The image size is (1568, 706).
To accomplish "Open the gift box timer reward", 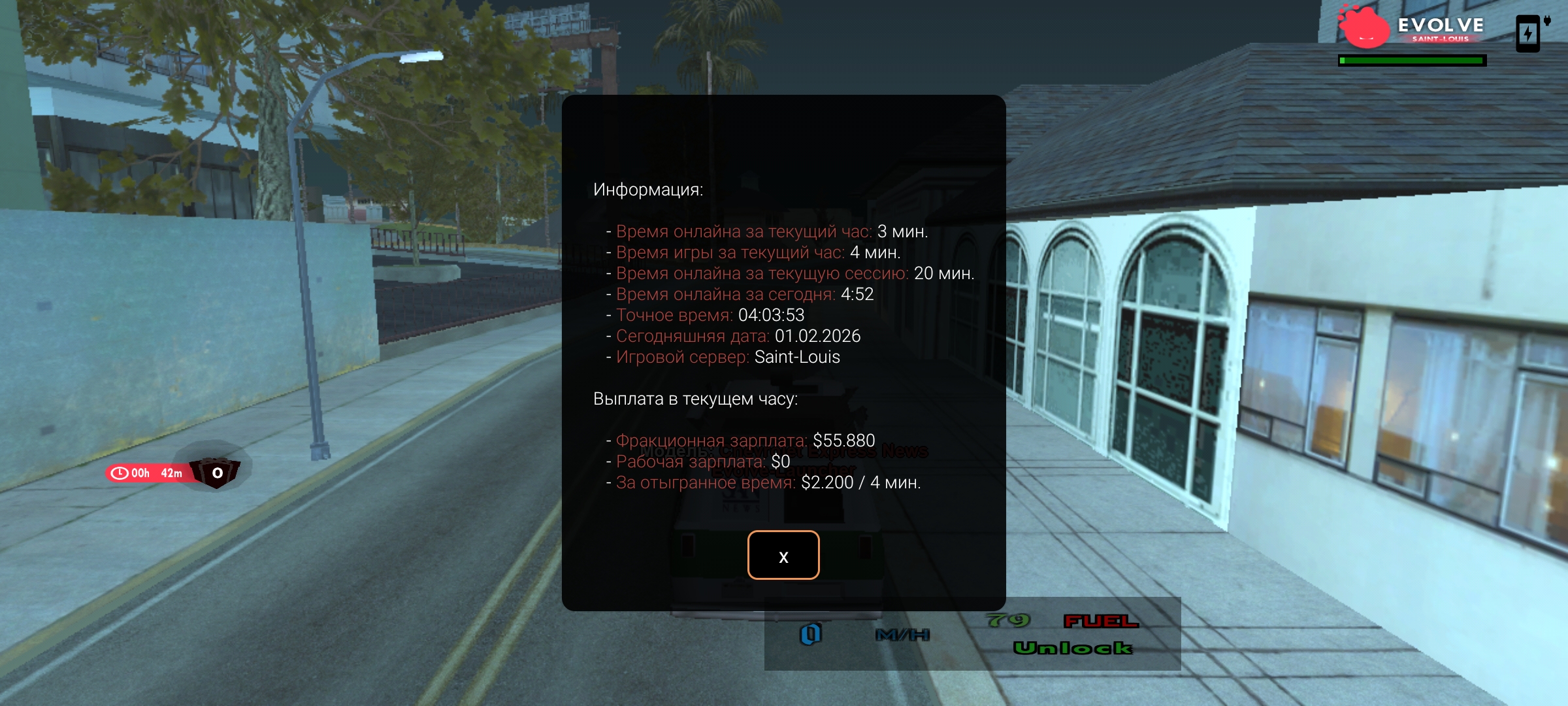I will tap(215, 472).
